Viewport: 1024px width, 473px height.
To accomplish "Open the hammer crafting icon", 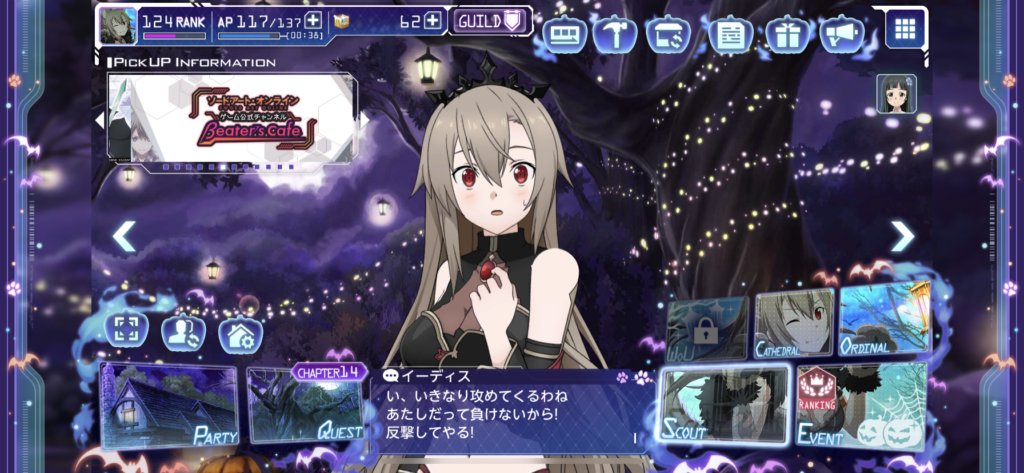I will pos(621,35).
